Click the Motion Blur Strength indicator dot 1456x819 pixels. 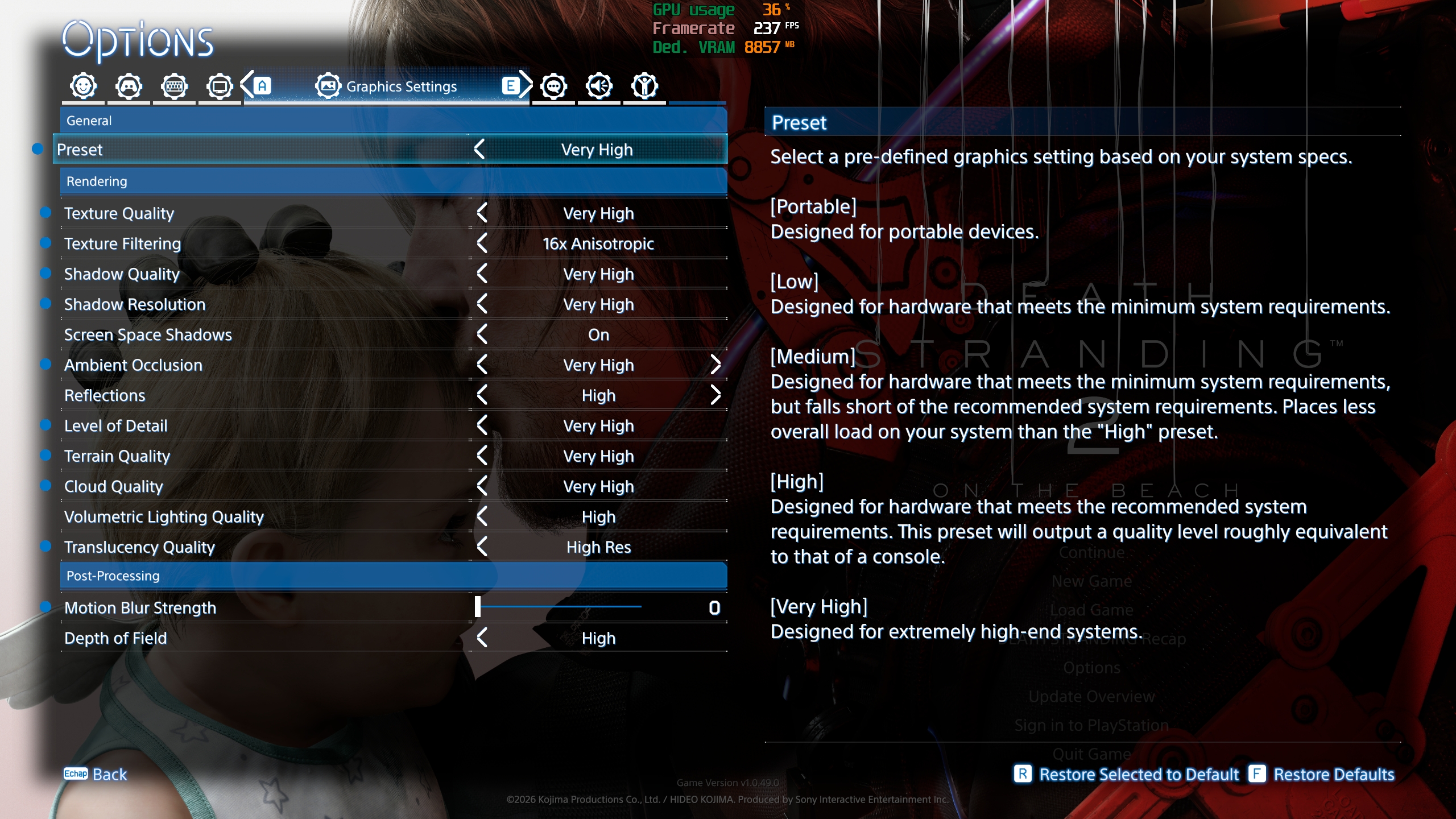point(45,607)
